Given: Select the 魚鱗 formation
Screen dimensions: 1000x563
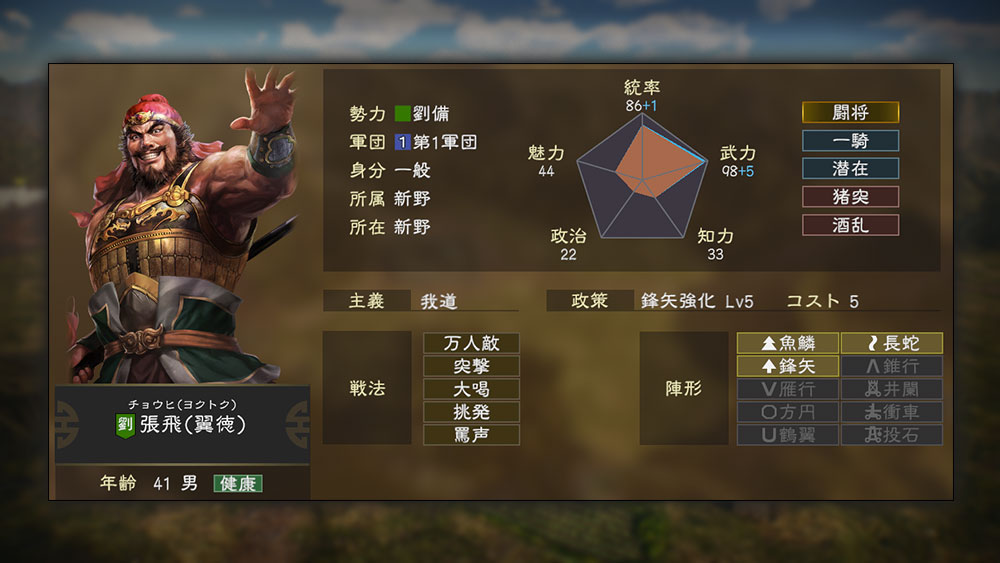Looking at the screenshot, I should coord(788,343).
